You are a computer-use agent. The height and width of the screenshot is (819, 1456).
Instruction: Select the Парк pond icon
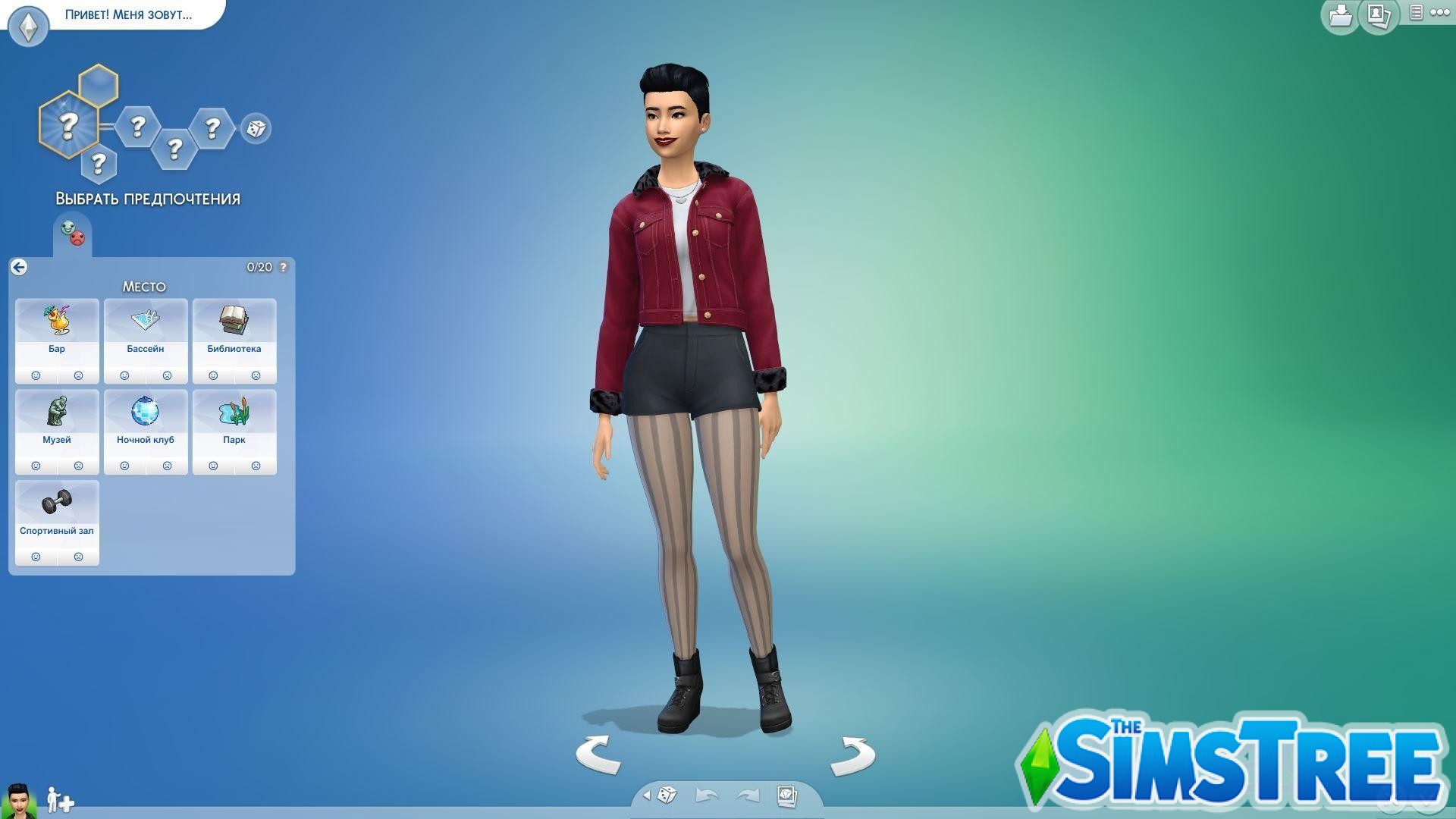tap(234, 413)
